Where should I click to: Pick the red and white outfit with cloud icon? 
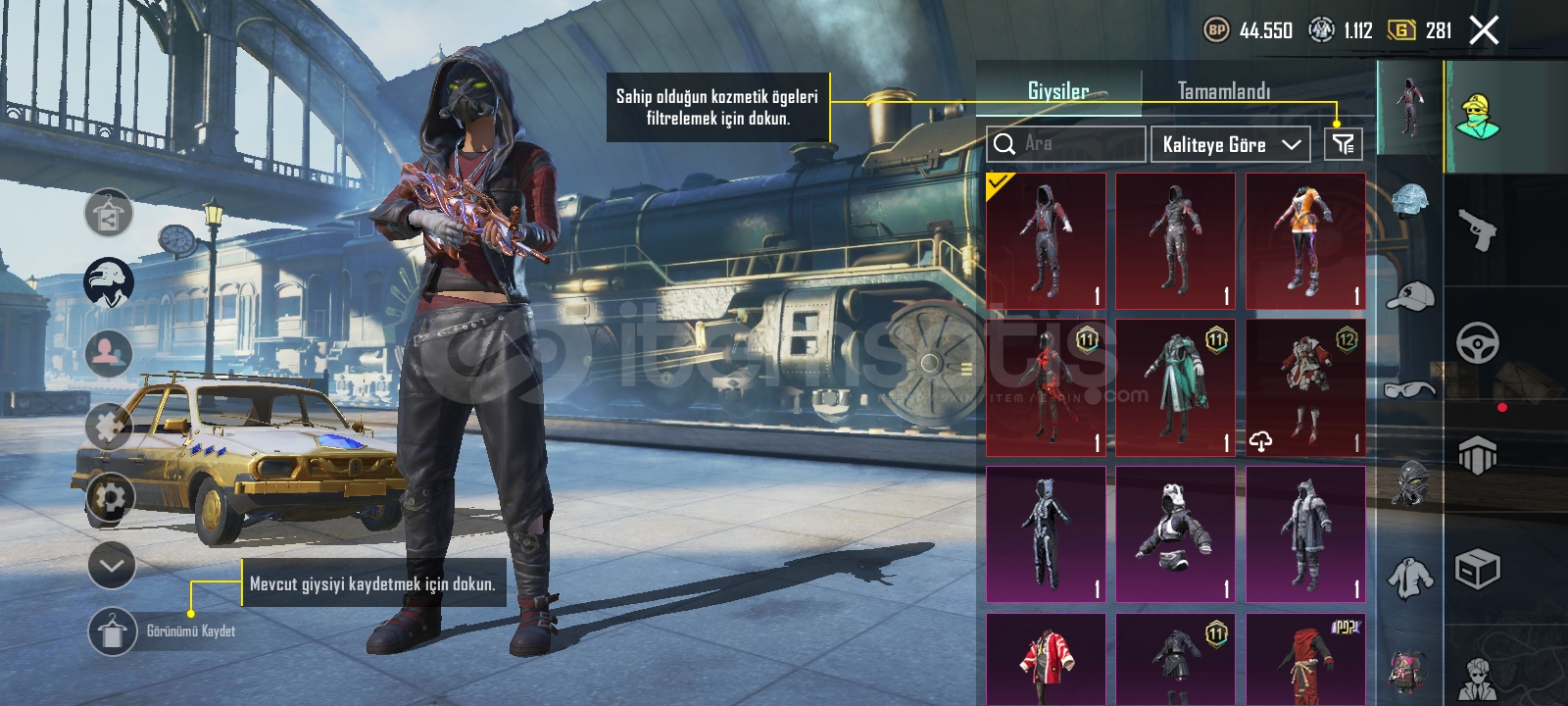click(x=1305, y=387)
